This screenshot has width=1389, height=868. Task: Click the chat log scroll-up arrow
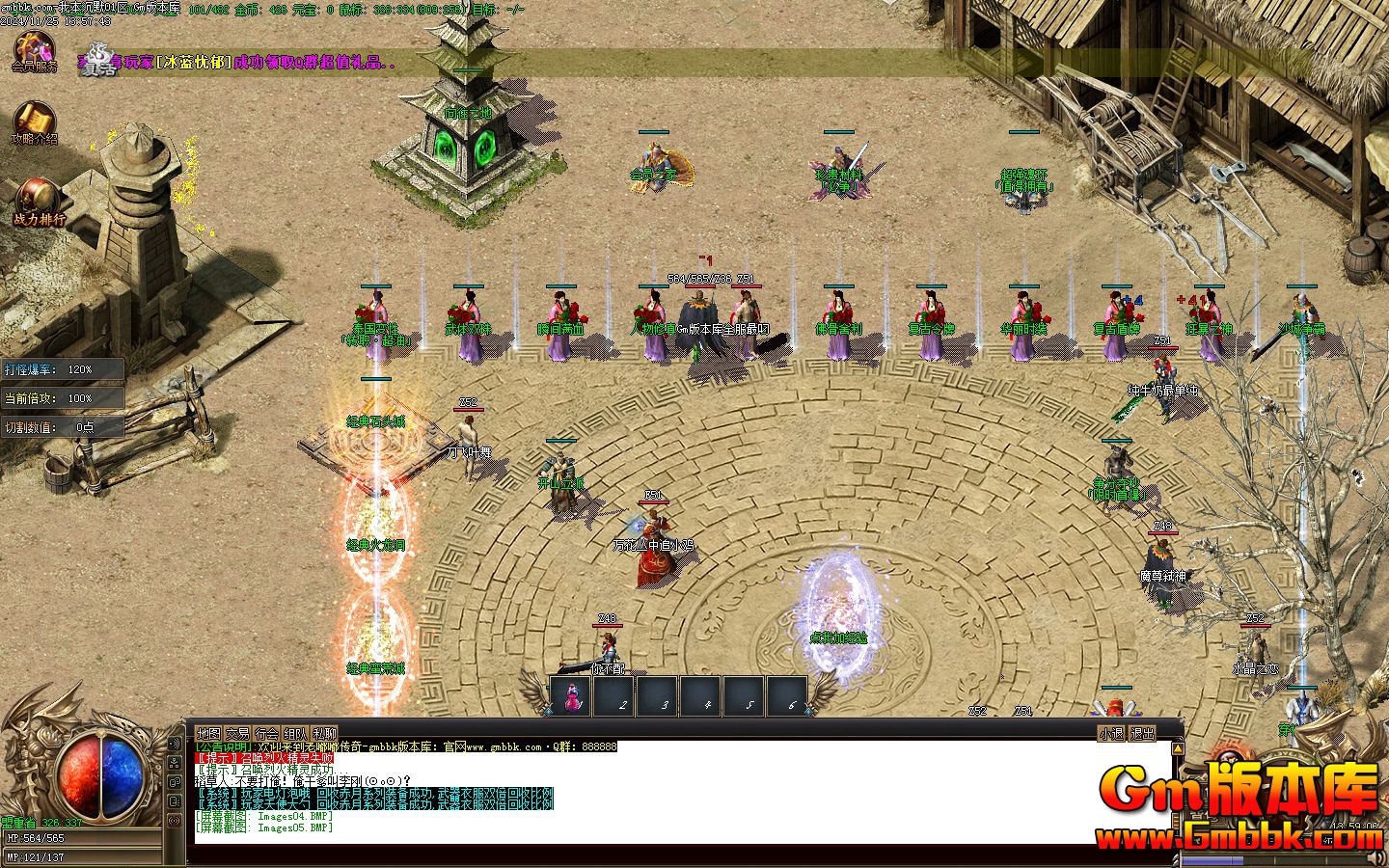coord(1177,748)
